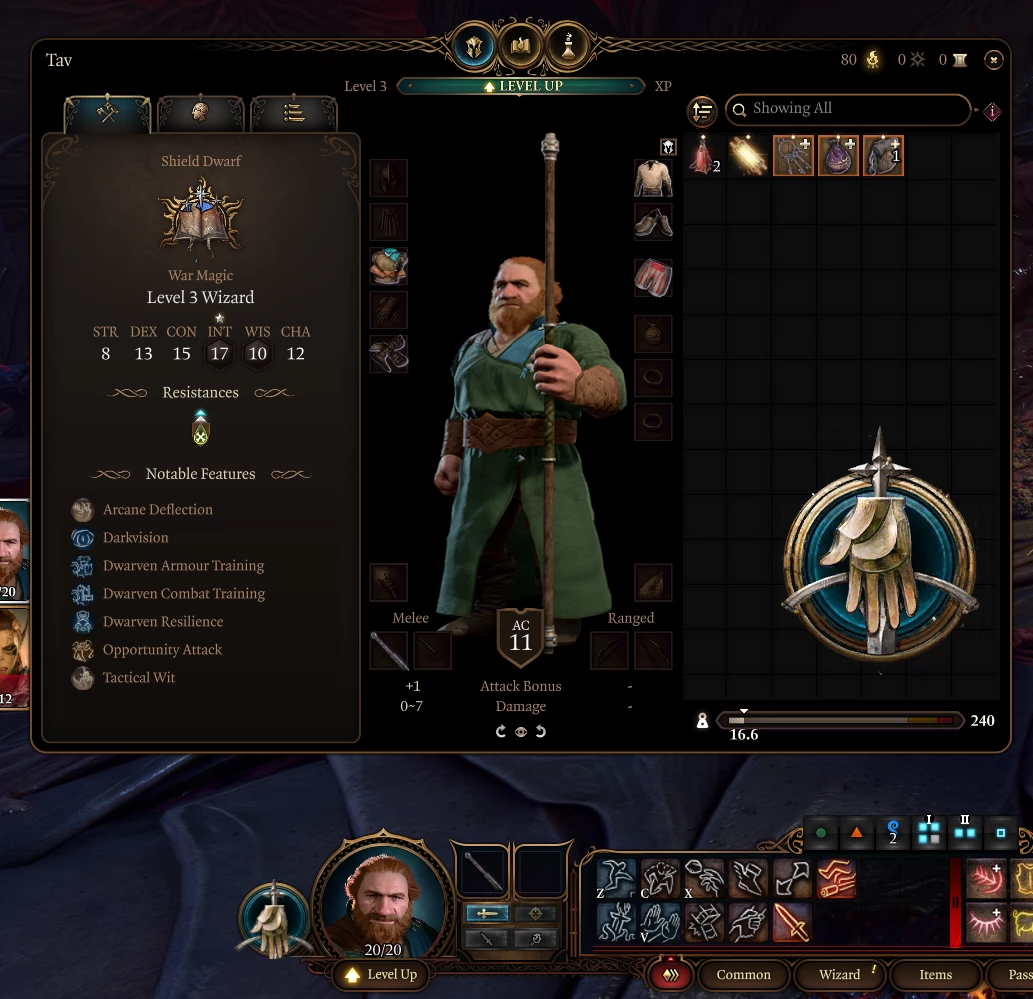Click the green LEVEL UP bar

521,86
